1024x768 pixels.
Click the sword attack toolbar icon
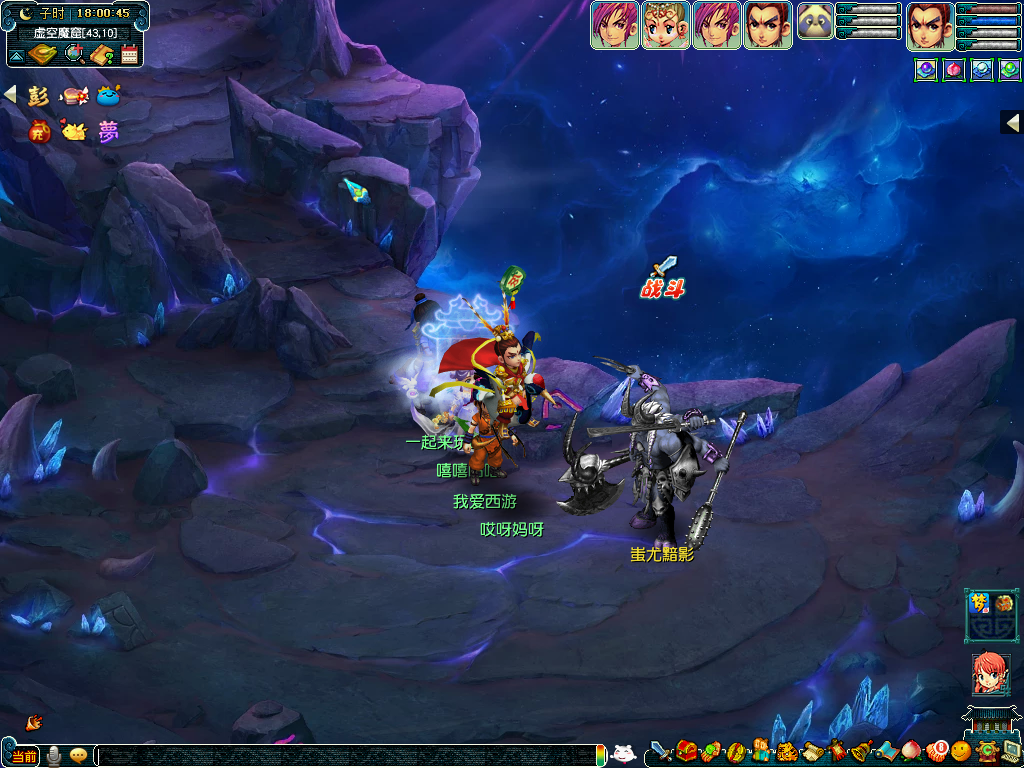point(660,751)
